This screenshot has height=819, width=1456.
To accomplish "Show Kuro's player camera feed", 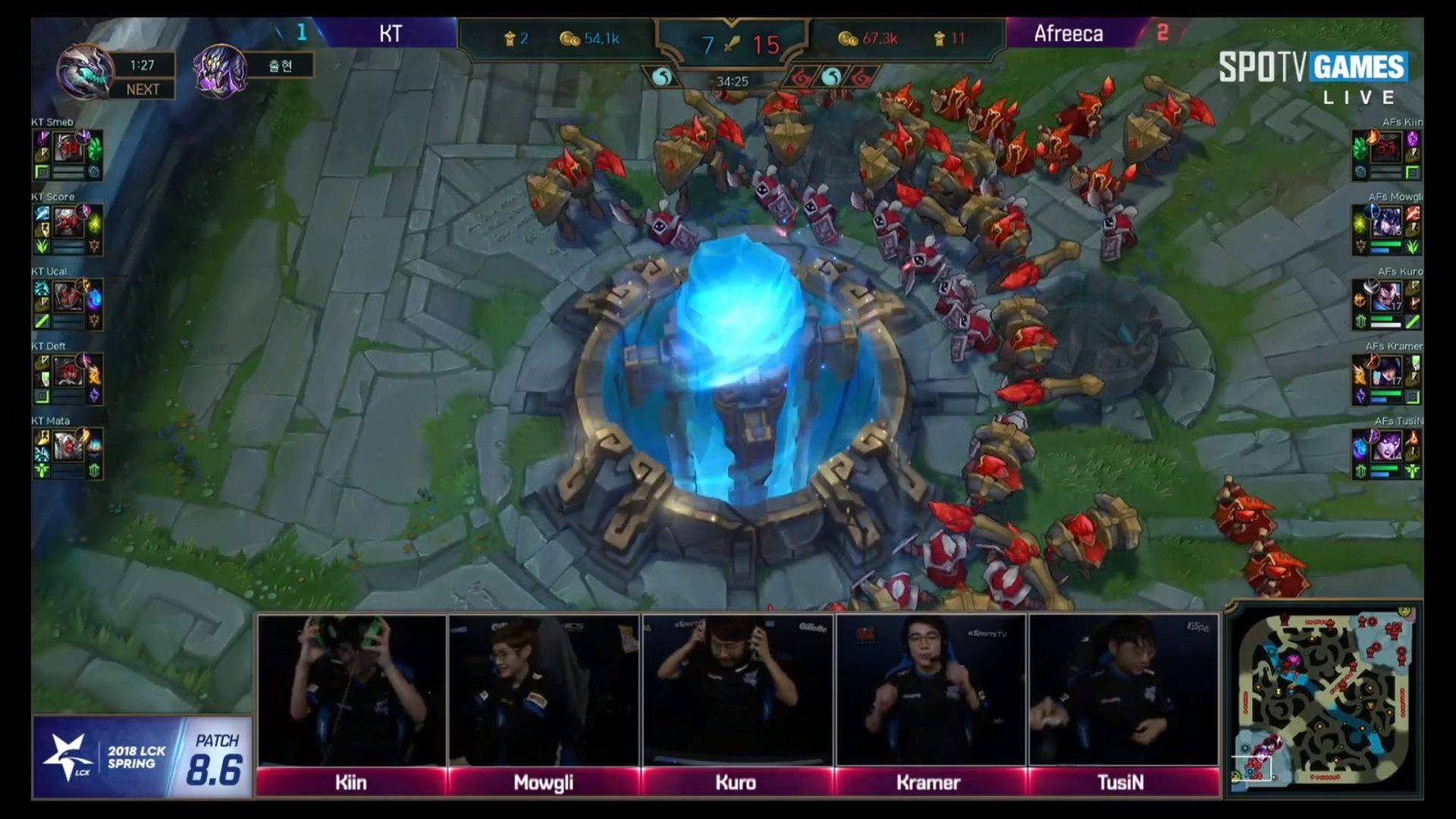I will 736,690.
